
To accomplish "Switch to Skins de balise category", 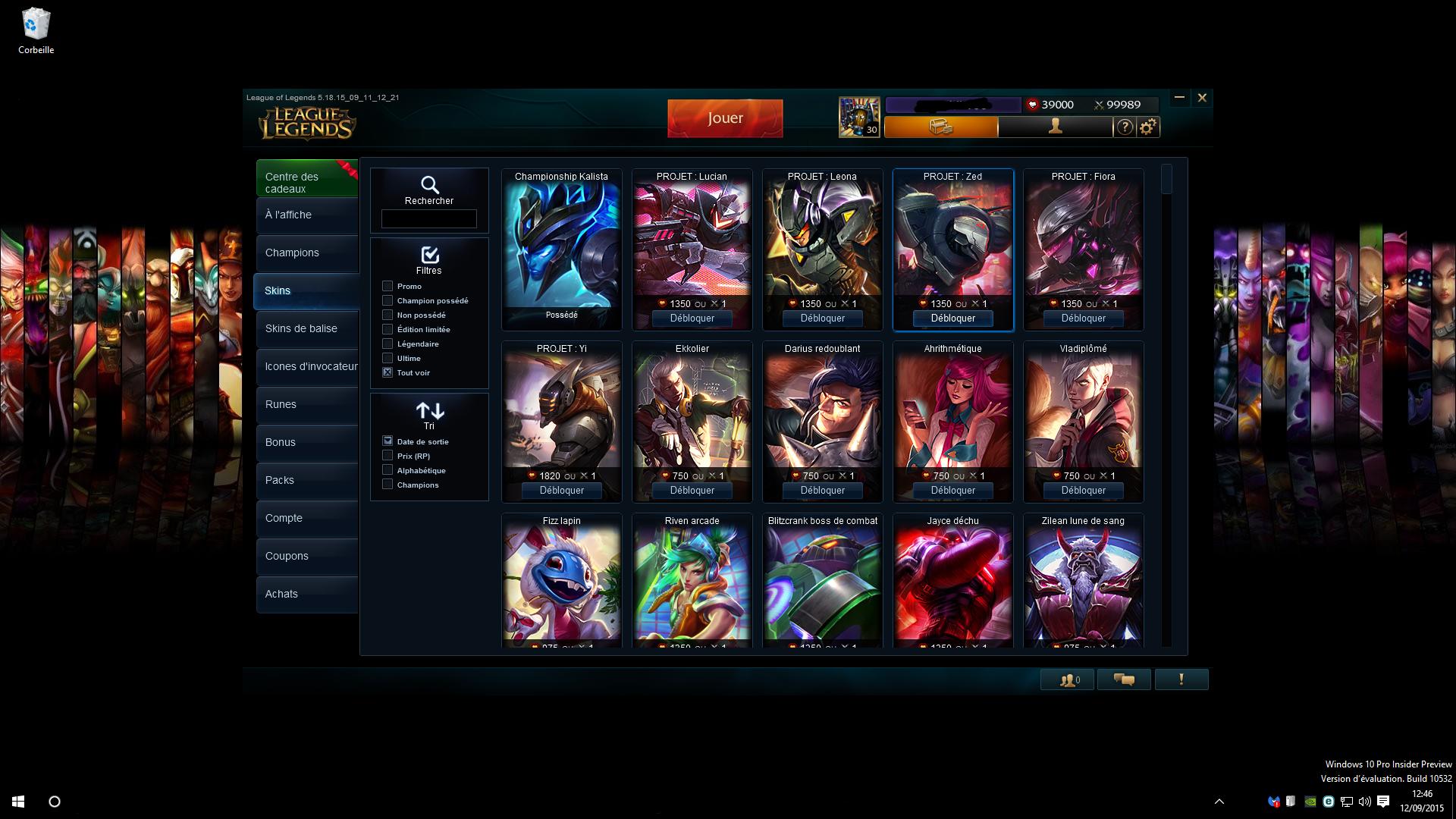I will pyautogui.click(x=307, y=329).
